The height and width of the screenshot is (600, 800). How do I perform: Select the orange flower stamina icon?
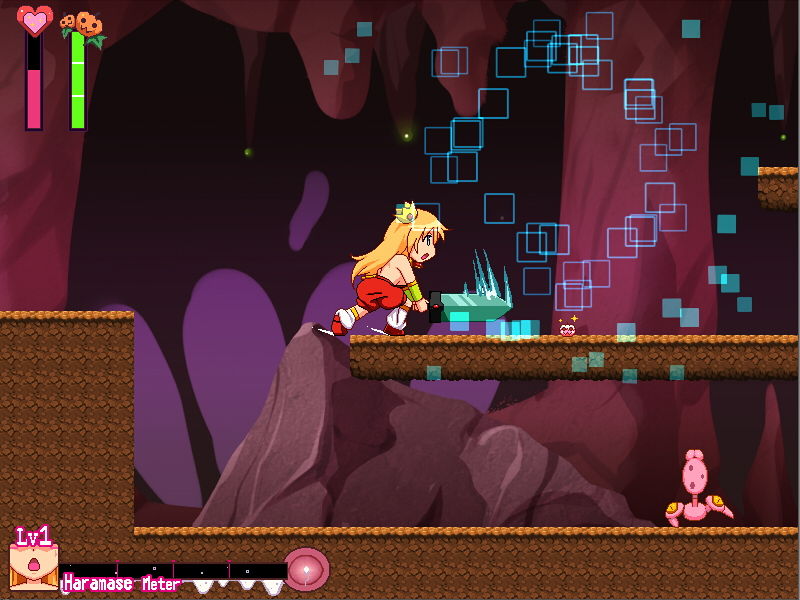pos(82,25)
